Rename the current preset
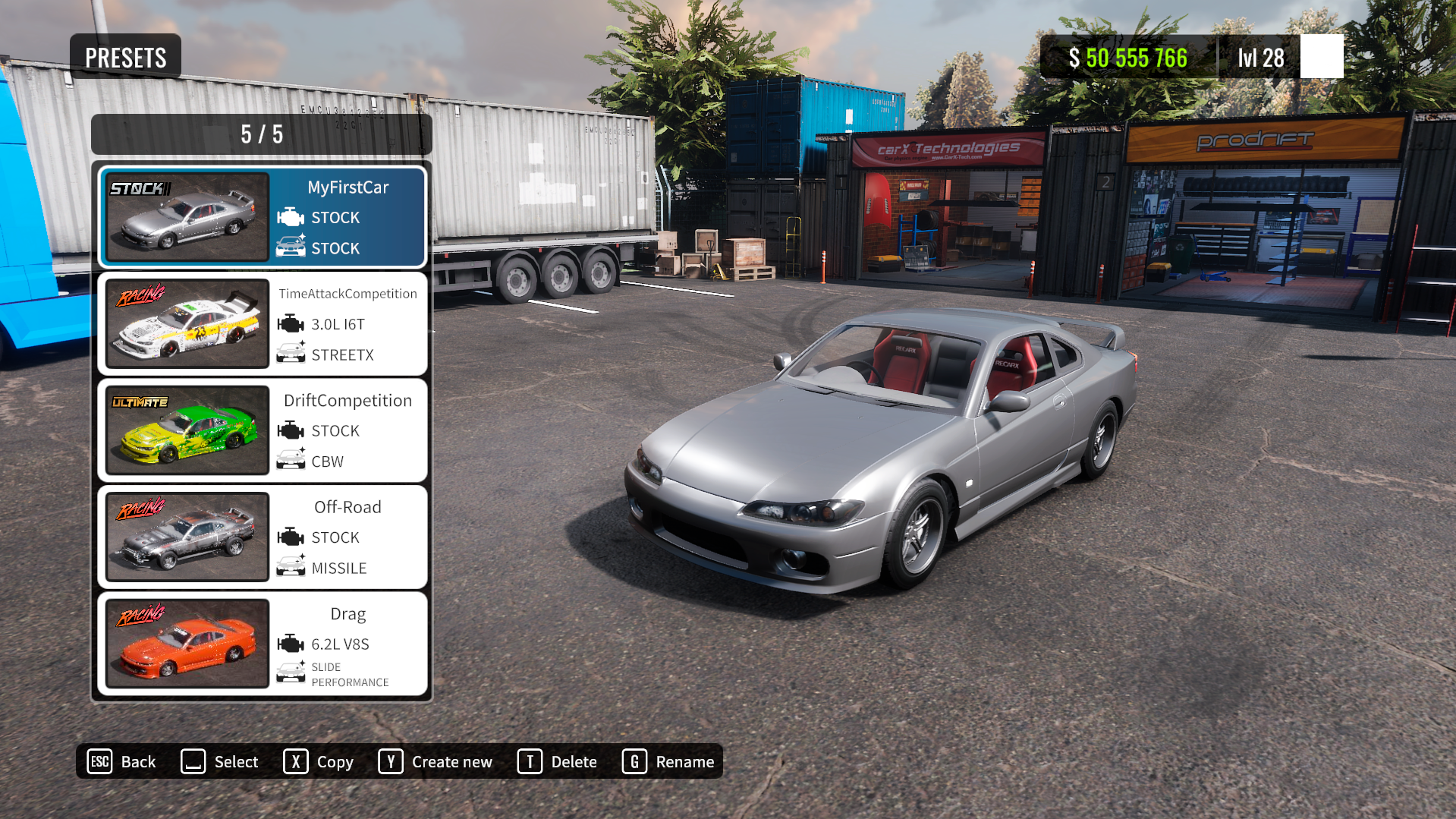 (668, 761)
